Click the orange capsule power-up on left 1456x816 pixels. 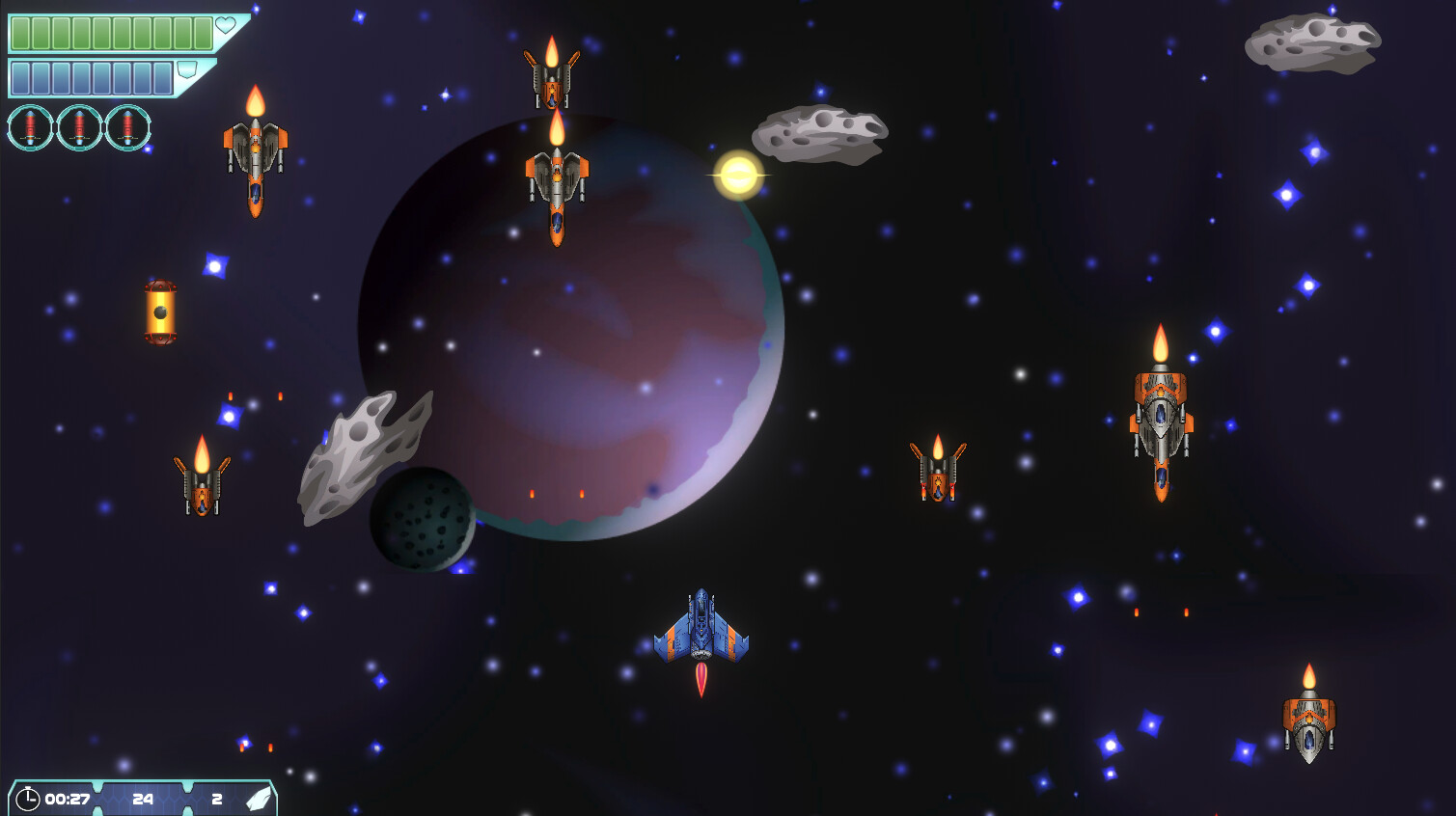160,311
